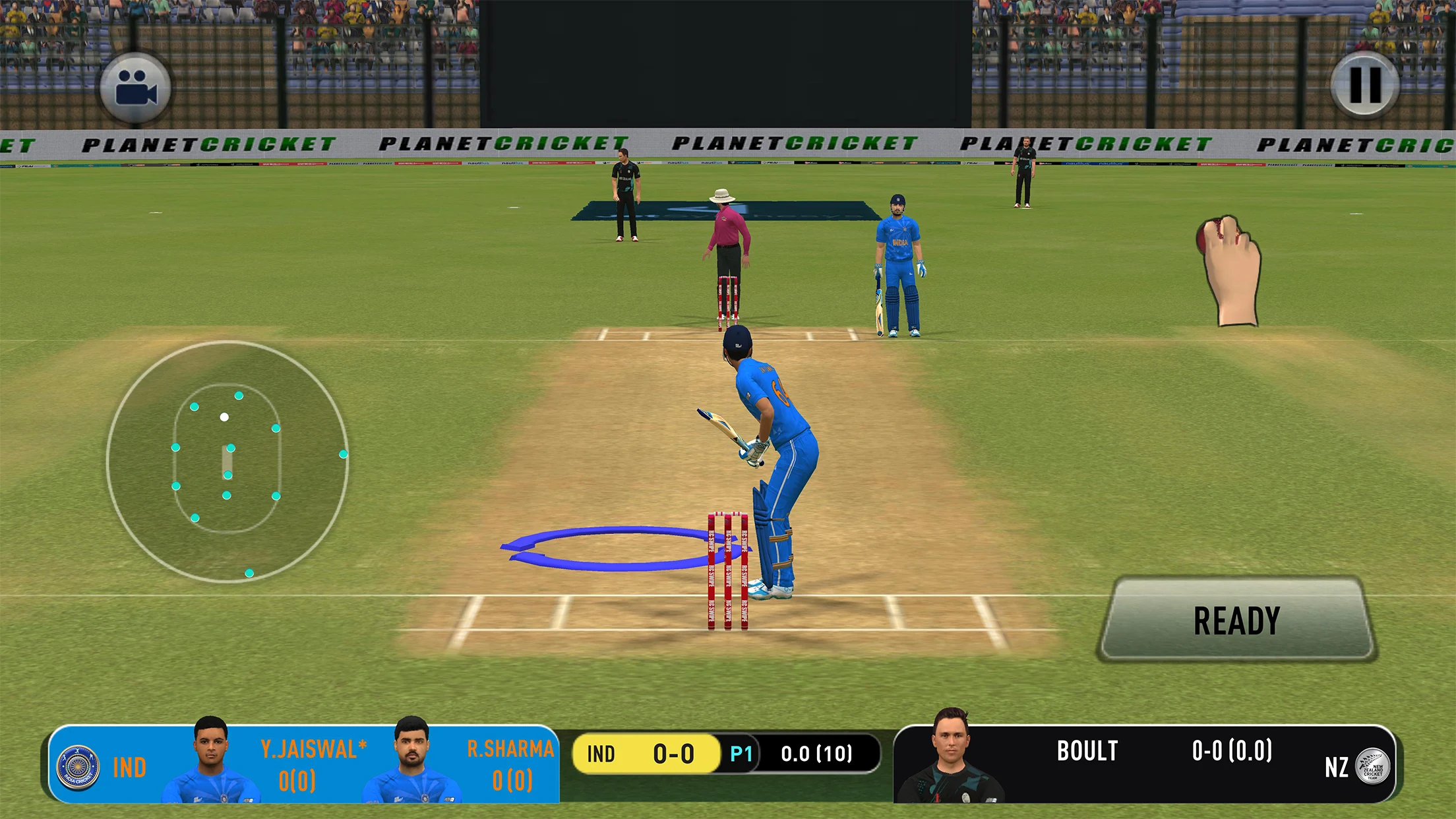Switch the camera view
The height and width of the screenshot is (819, 1456).
[x=136, y=88]
